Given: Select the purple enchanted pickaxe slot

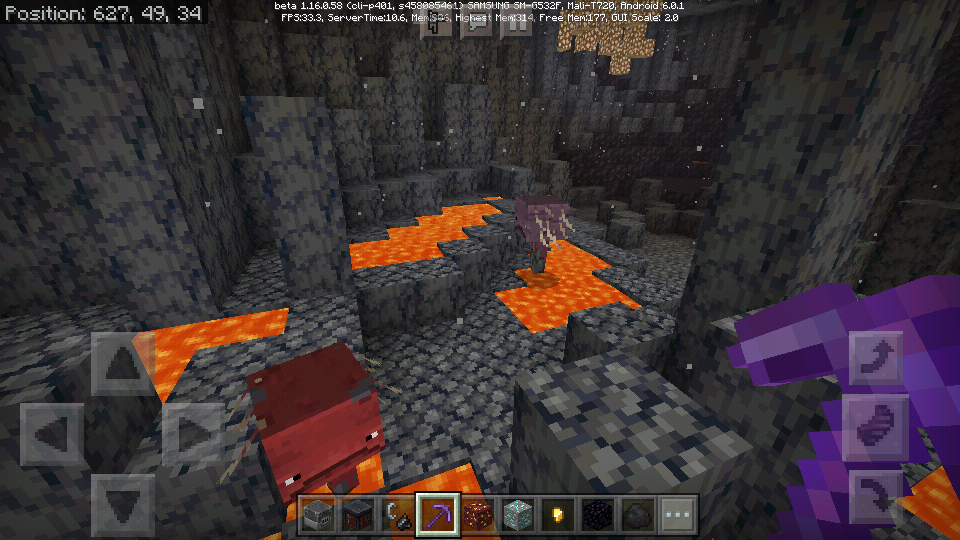Looking at the screenshot, I should pos(438,516).
